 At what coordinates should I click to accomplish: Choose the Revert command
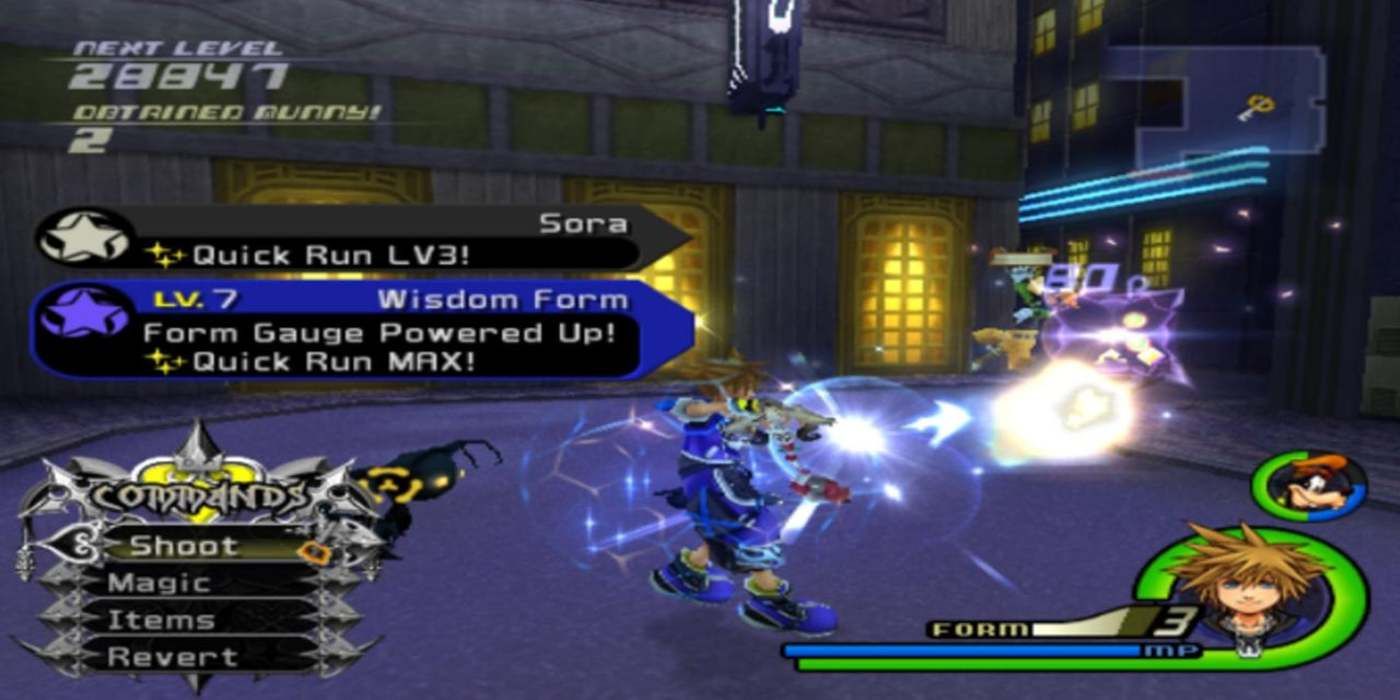pos(160,657)
